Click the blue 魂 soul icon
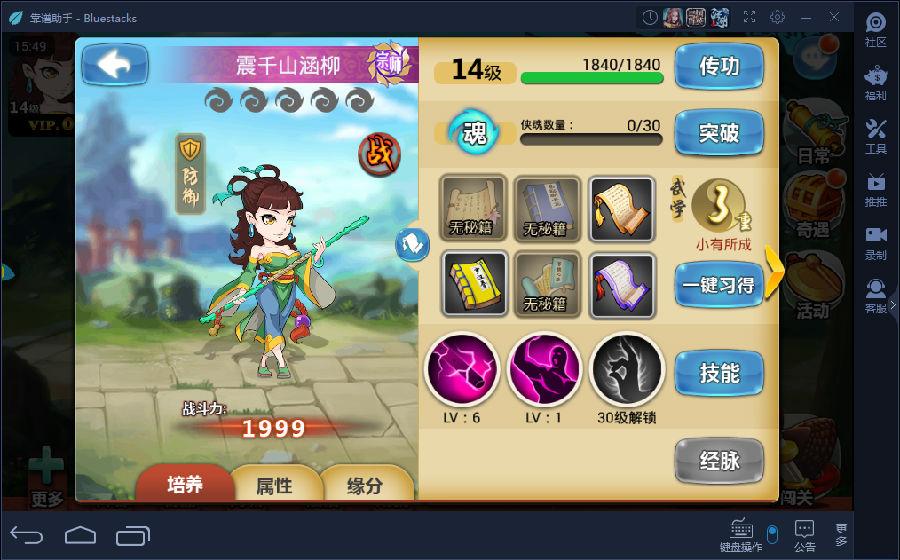Viewport: 900px width, 560px height. pos(474,134)
